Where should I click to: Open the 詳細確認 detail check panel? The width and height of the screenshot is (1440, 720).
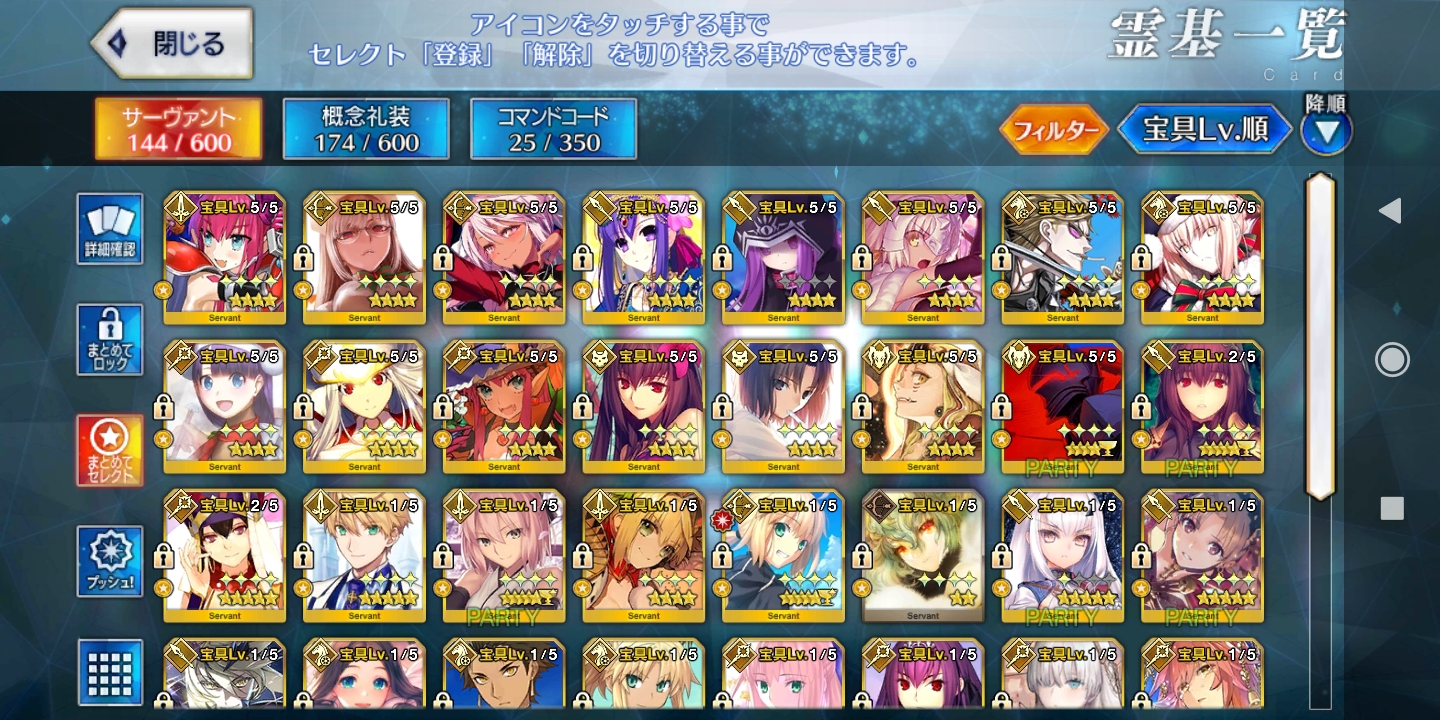pos(110,230)
